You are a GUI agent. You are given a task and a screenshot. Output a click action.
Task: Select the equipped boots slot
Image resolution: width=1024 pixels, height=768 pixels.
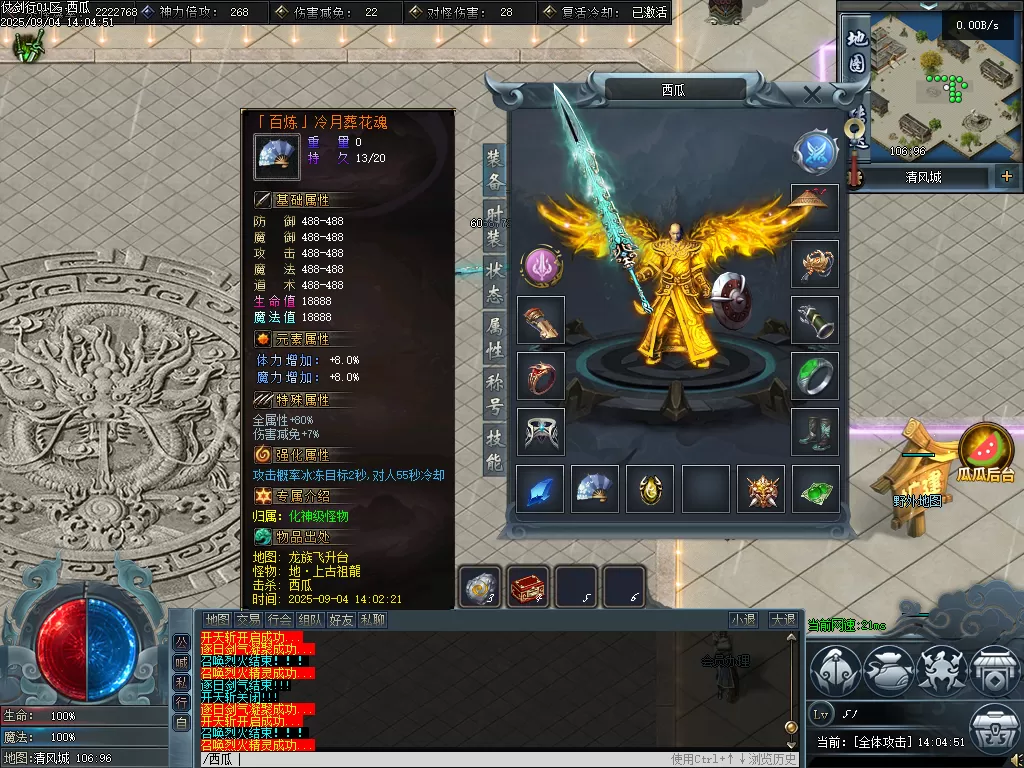point(815,432)
